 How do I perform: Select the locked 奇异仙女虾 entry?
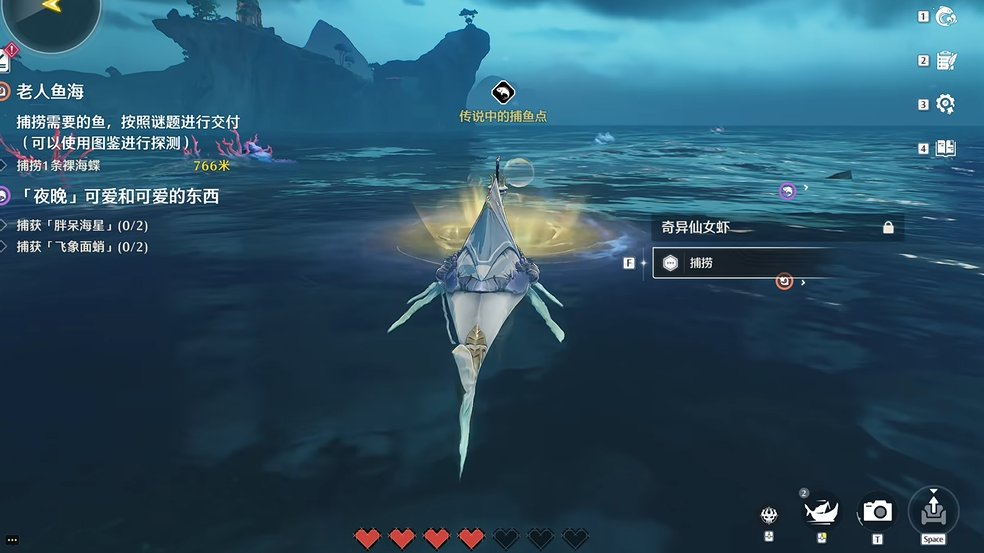click(x=776, y=228)
